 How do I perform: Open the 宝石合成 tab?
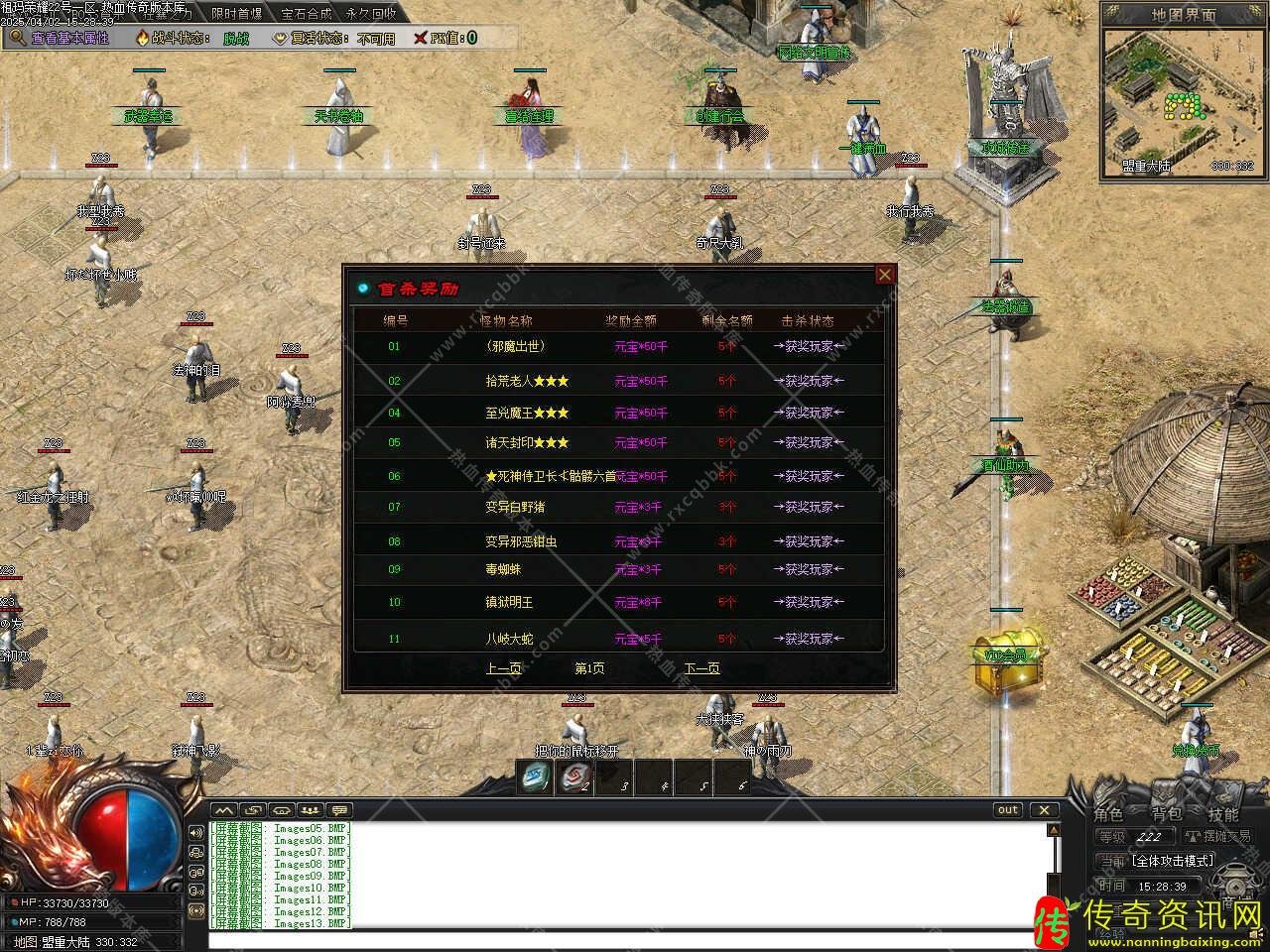pos(307,14)
